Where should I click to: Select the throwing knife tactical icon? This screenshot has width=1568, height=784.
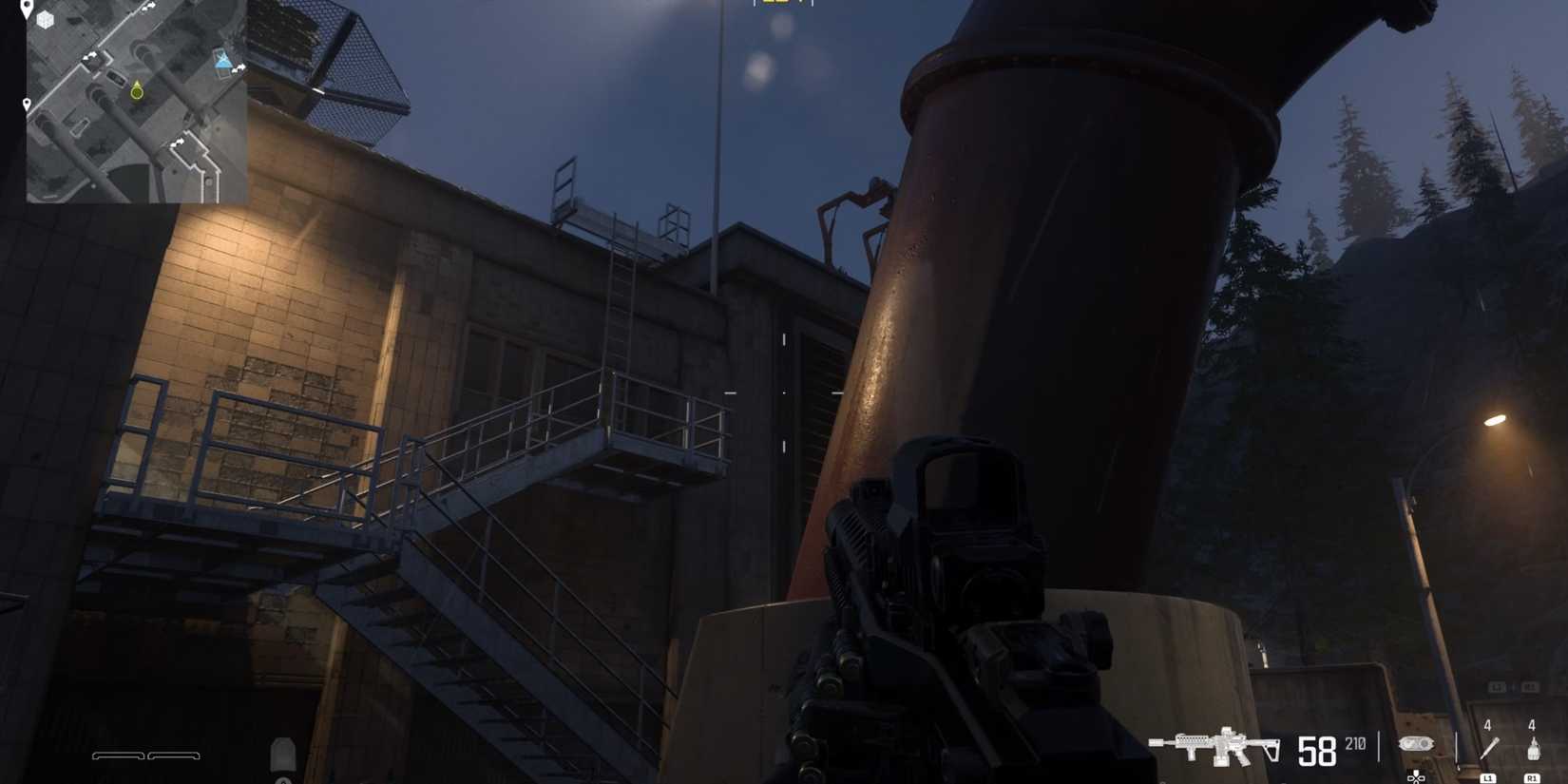point(1490,746)
